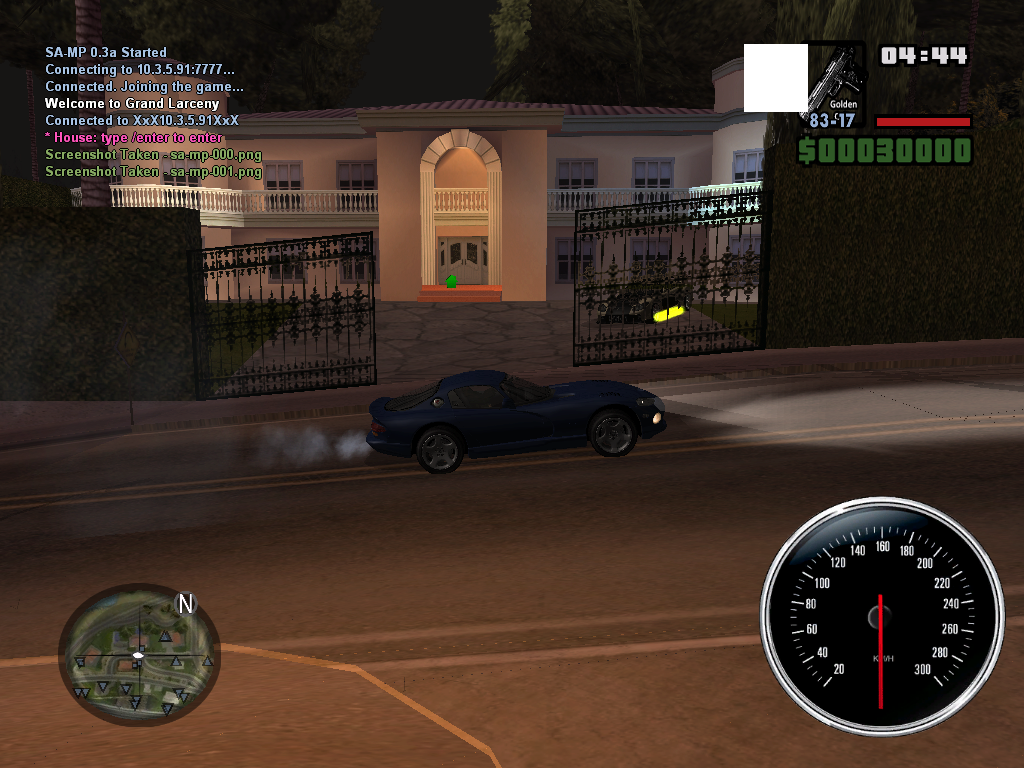Click the chat log's house enter message

pos(134,138)
